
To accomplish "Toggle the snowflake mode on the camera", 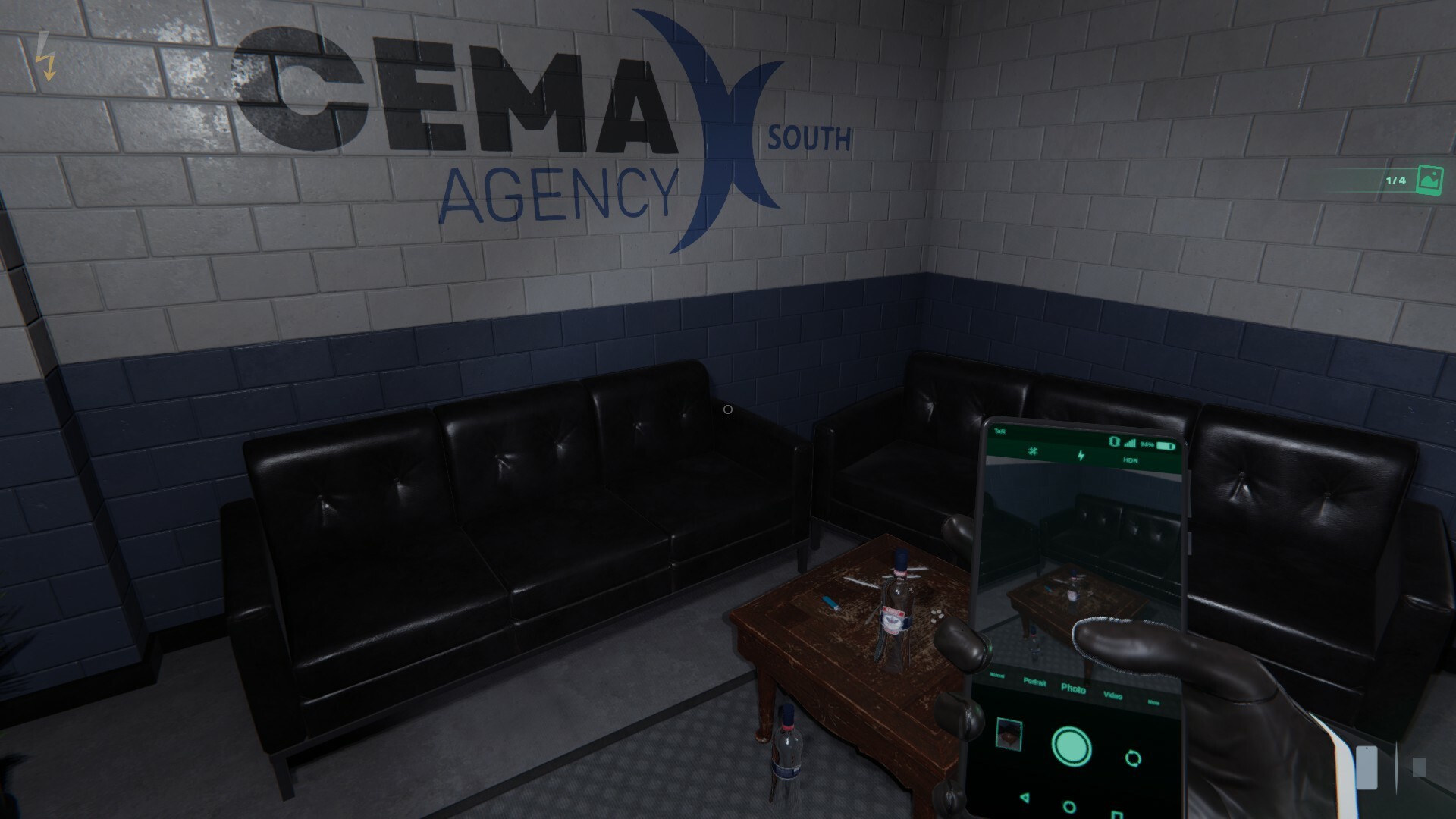I will tap(1032, 451).
